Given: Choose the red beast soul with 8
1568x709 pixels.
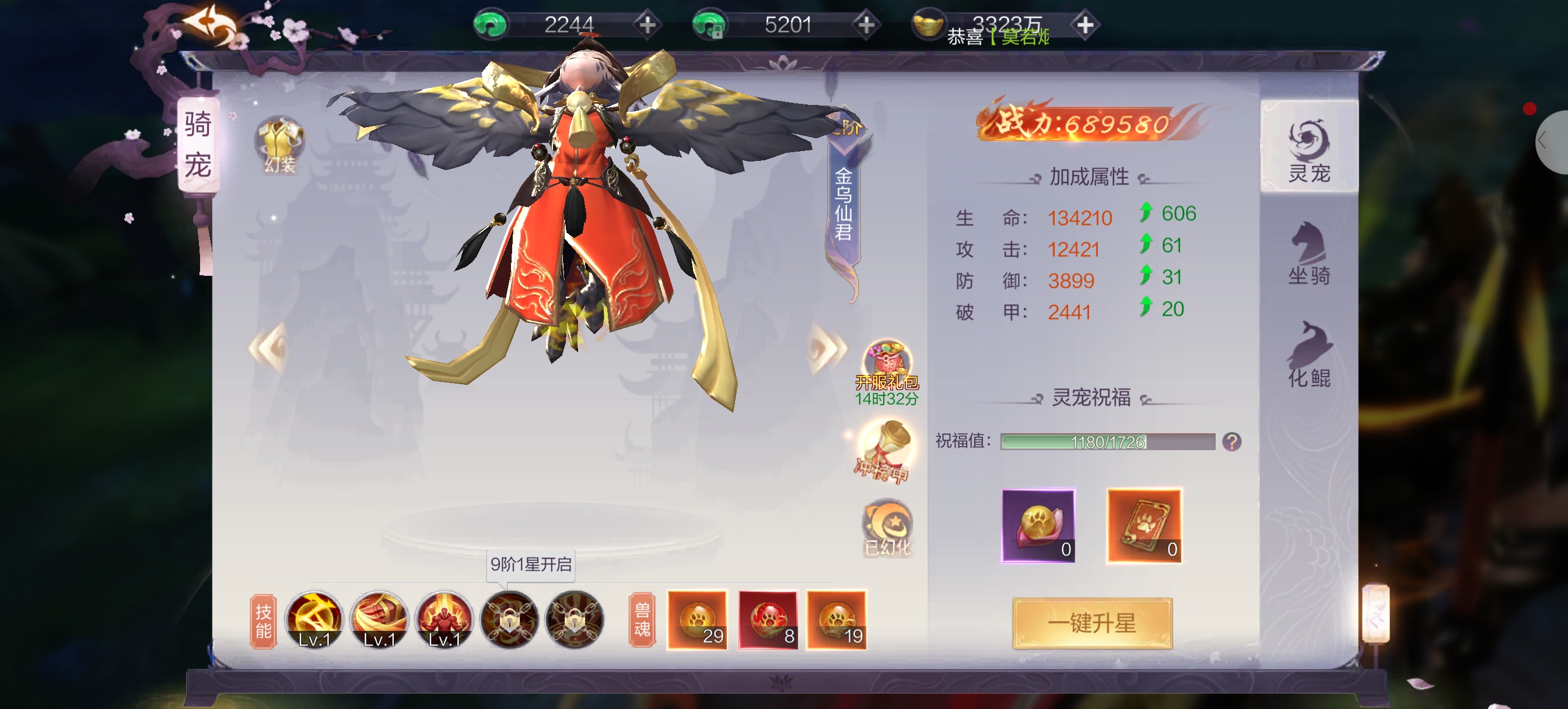Looking at the screenshot, I should click(x=768, y=620).
